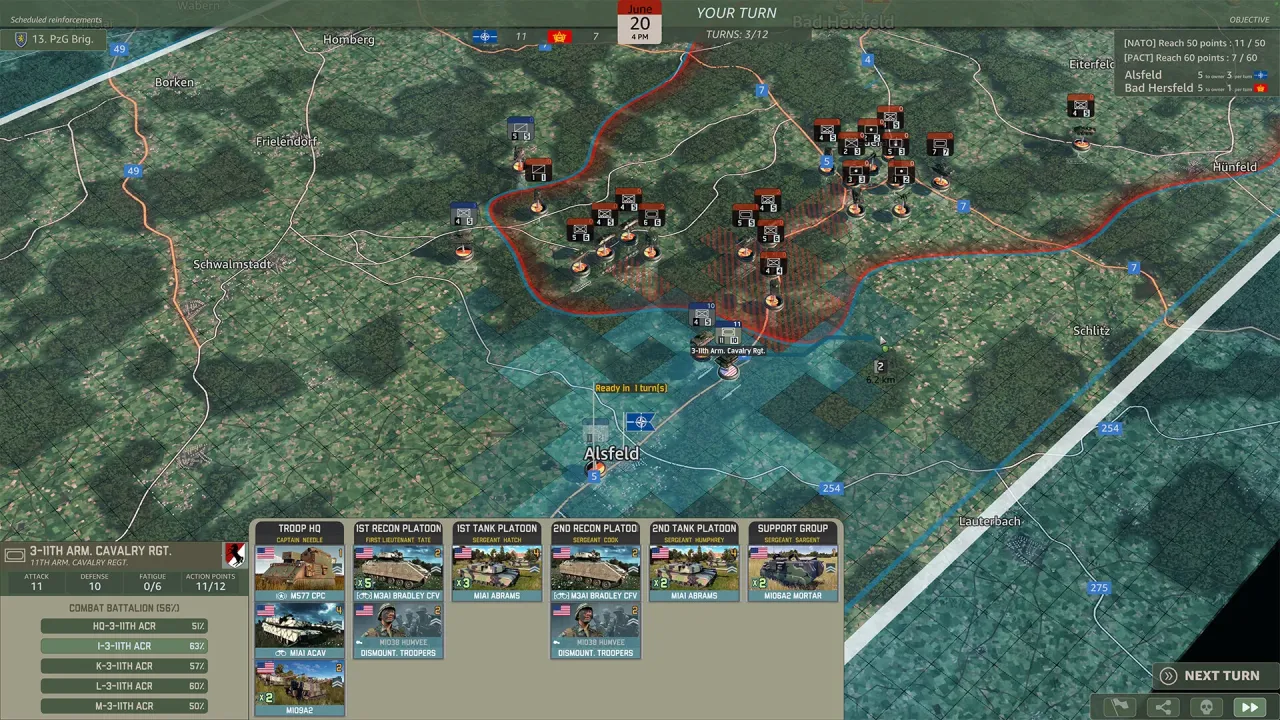The height and width of the screenshot is (720, 1280).
Task: Click the NATO flag icon in the top status bar
Action: tap(484, 36)
